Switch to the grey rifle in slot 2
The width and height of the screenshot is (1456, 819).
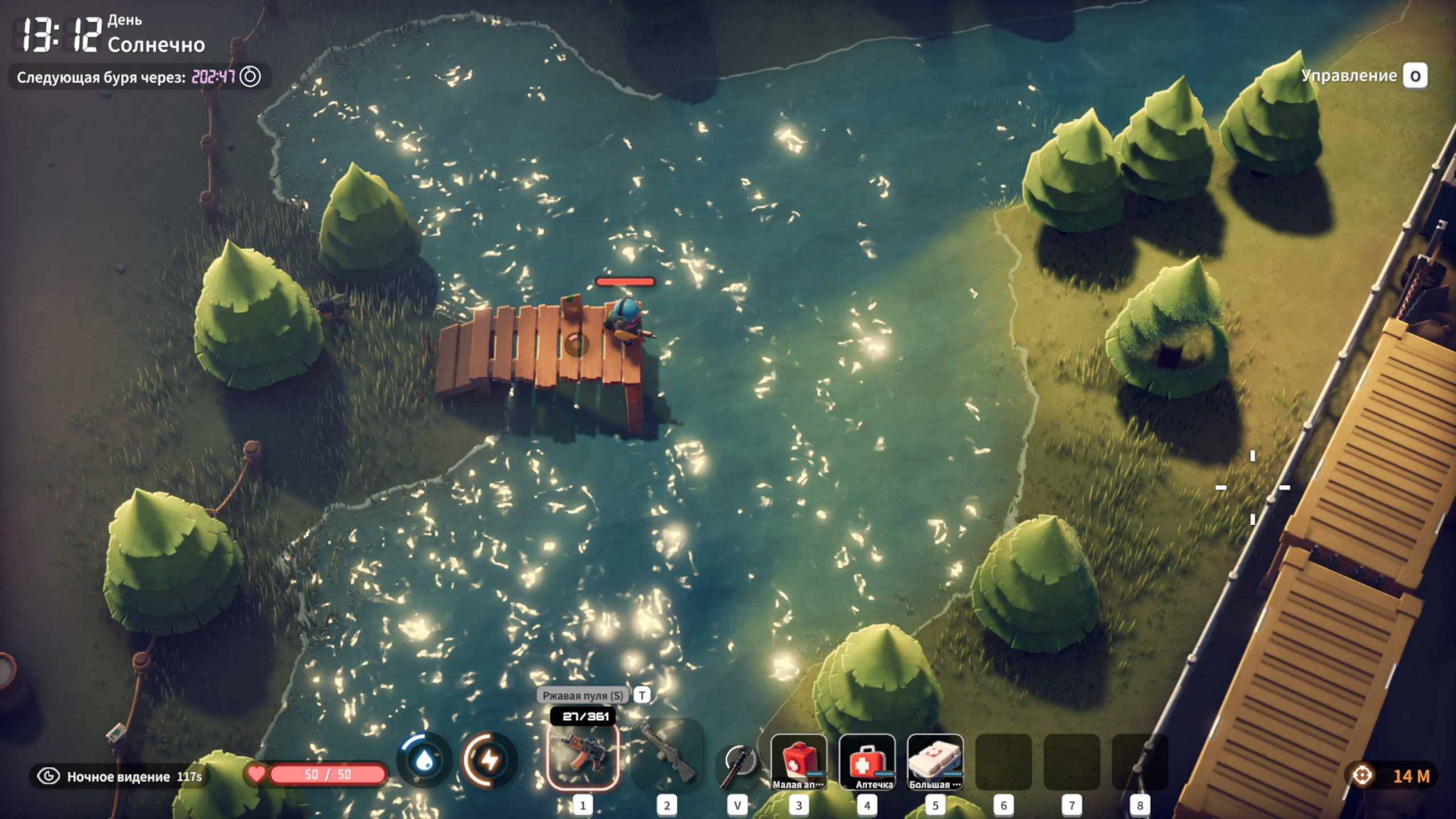pyautogui.click(x=667, y=757)
